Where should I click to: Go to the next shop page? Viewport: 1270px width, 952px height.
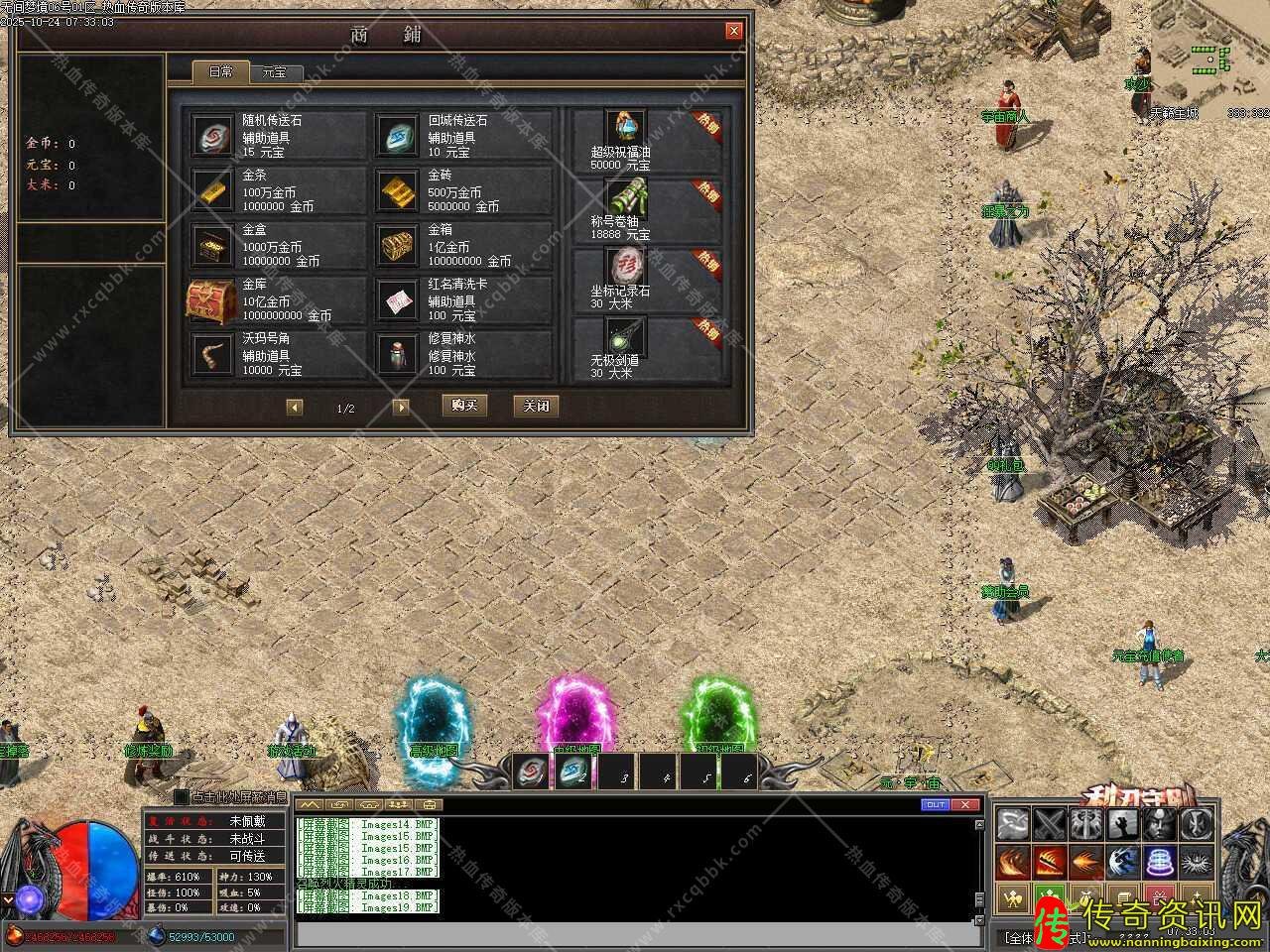(401, 407)
